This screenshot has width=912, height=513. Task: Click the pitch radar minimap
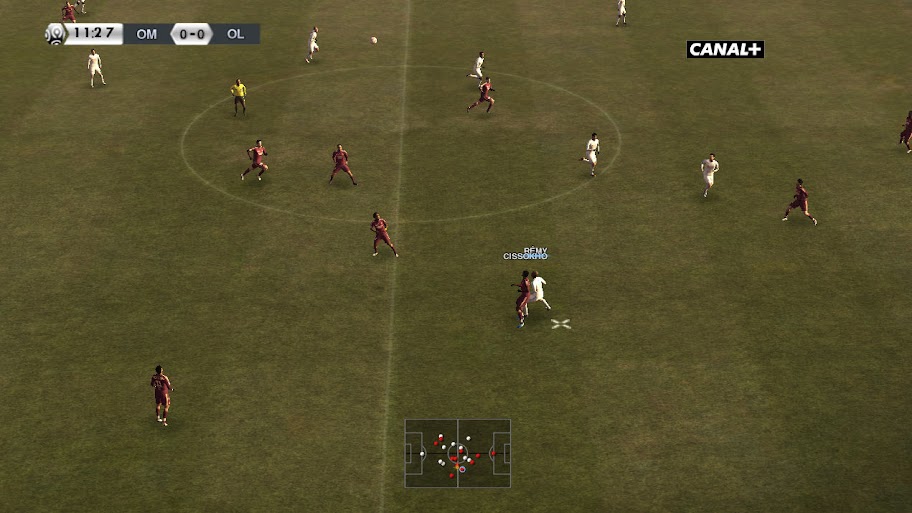point(457,453)
